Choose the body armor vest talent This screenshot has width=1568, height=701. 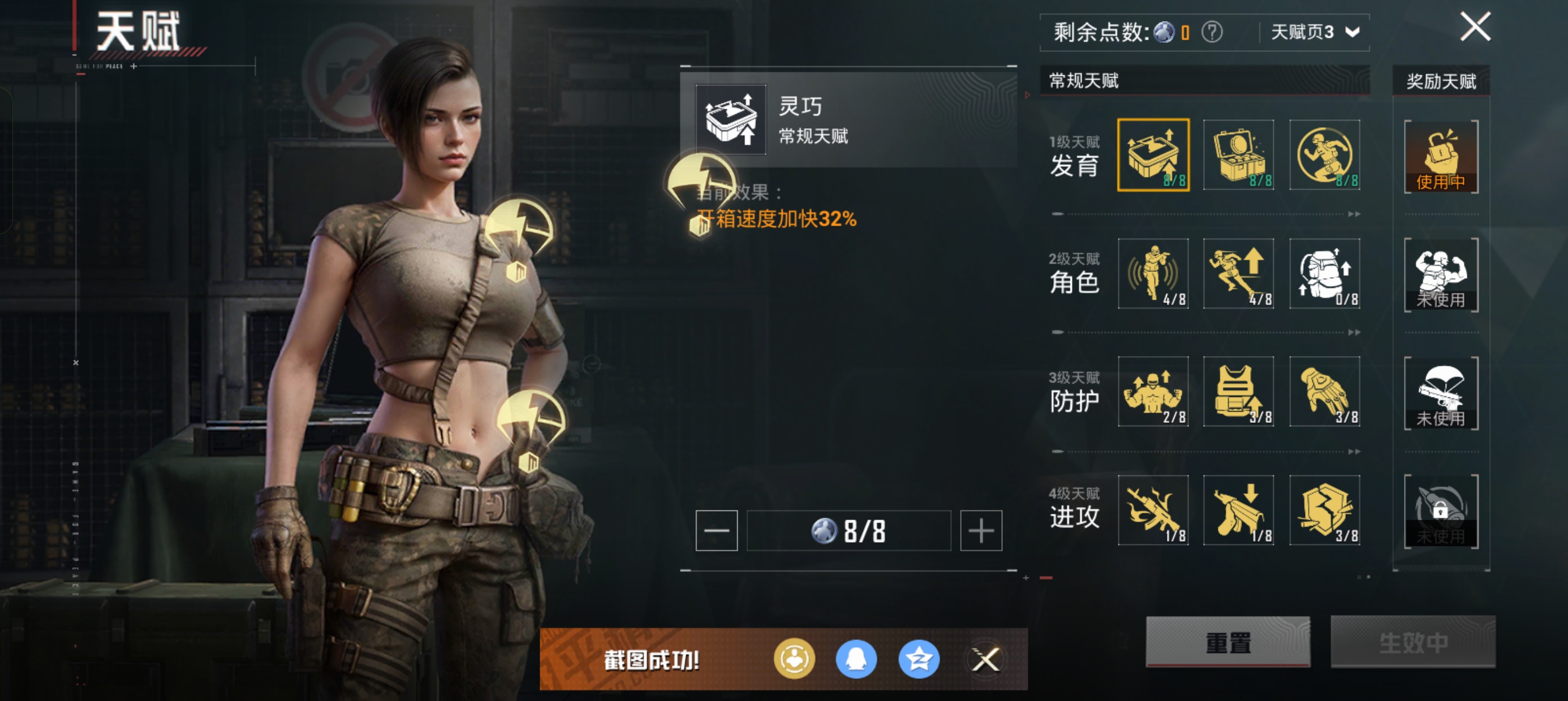tap(1238, 391)
